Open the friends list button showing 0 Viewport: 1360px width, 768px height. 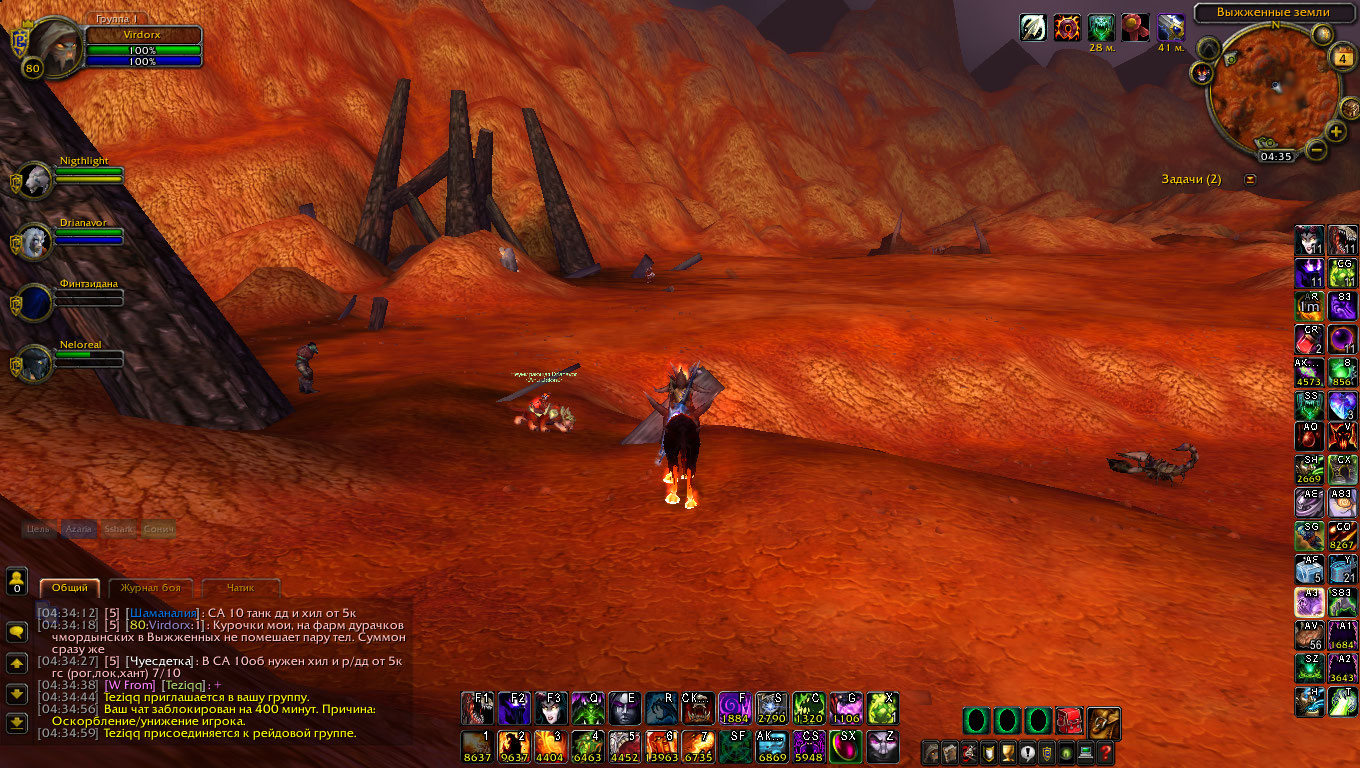pyautogui.click(x=16, y=581)
